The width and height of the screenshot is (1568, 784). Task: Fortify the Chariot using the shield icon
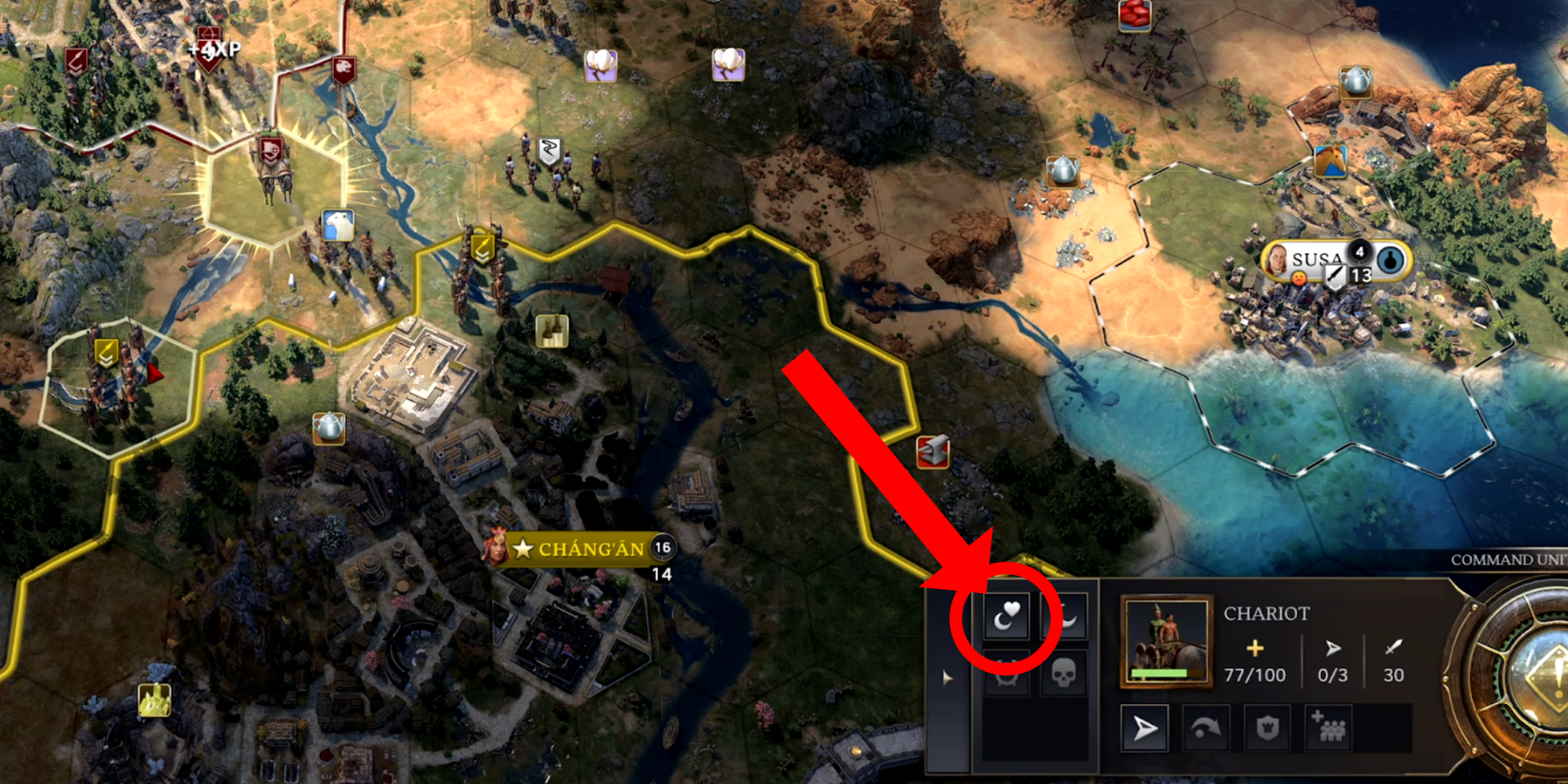[x=1268, y=728]
